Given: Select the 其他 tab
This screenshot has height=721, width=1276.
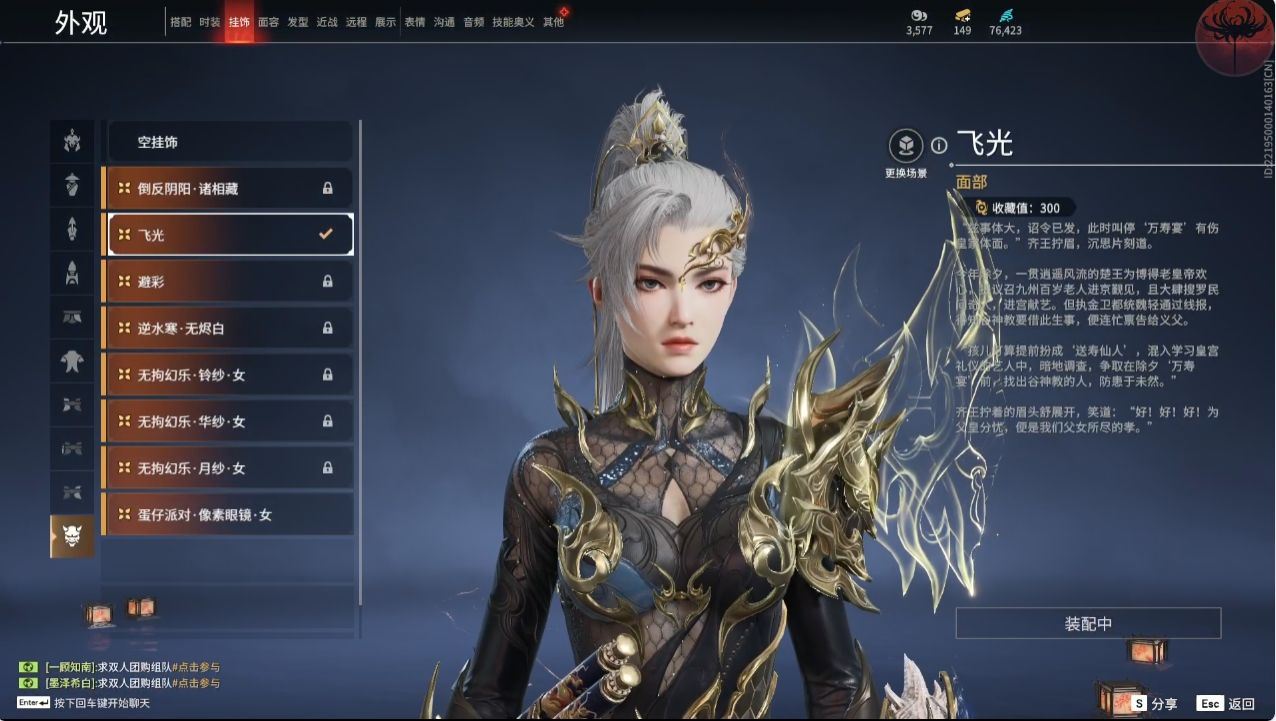Looking at the screenshot, I should click(x=553, y=22).
